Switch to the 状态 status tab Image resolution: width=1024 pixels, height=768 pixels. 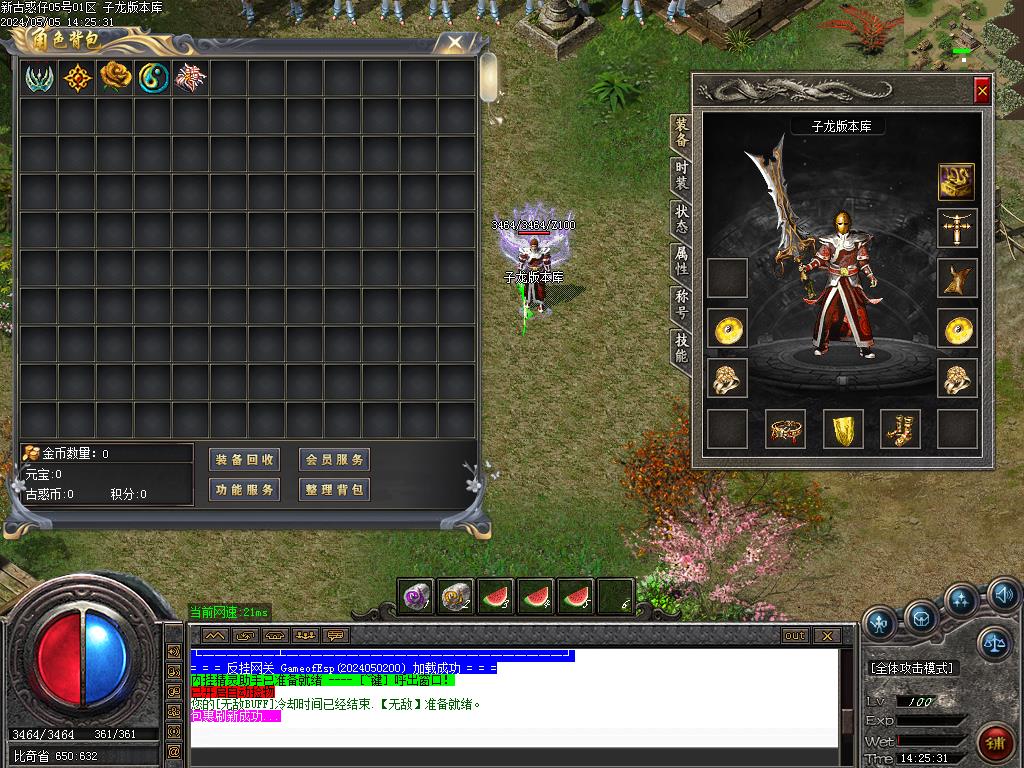pos(681,219)
